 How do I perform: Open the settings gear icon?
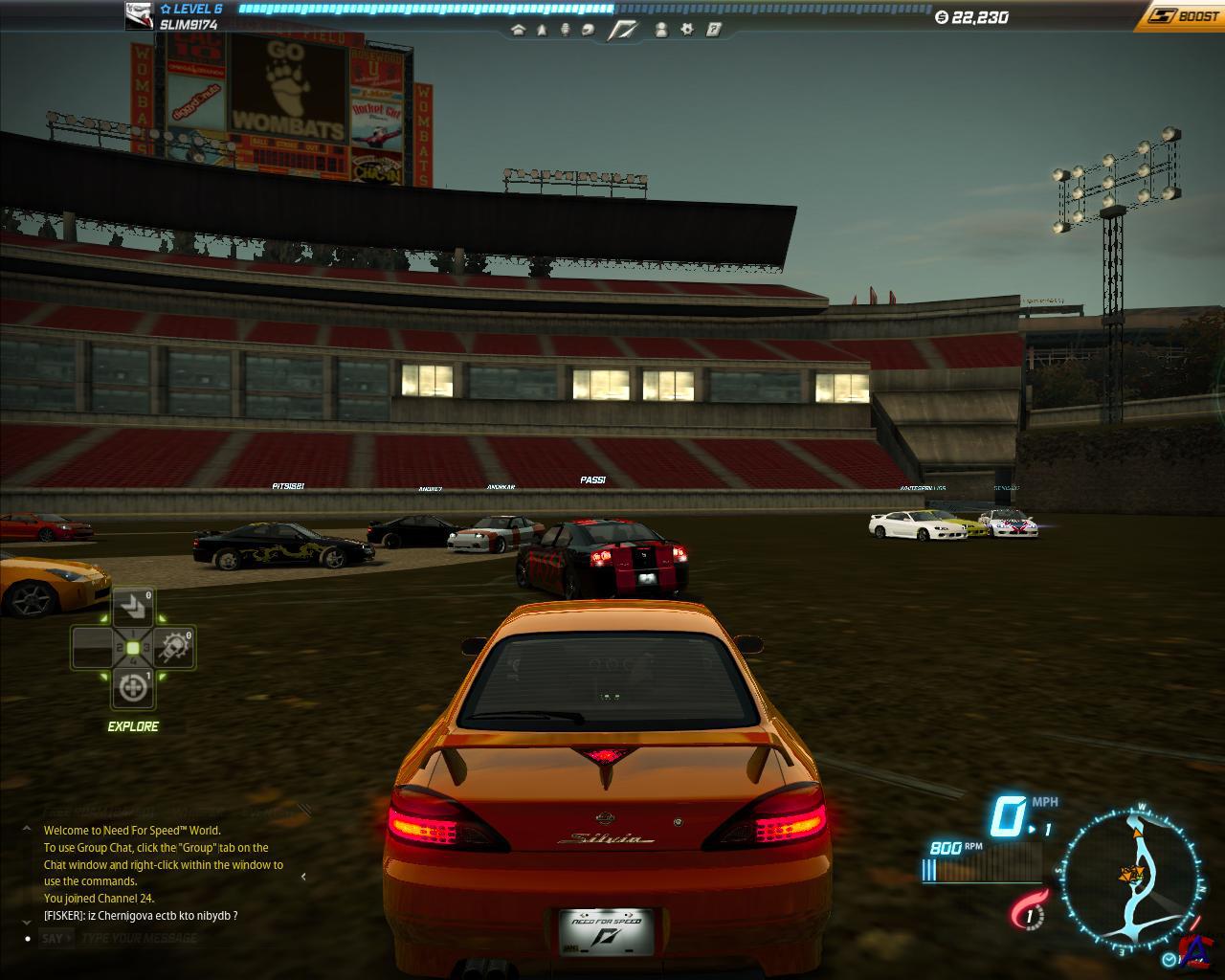[687, 30]
